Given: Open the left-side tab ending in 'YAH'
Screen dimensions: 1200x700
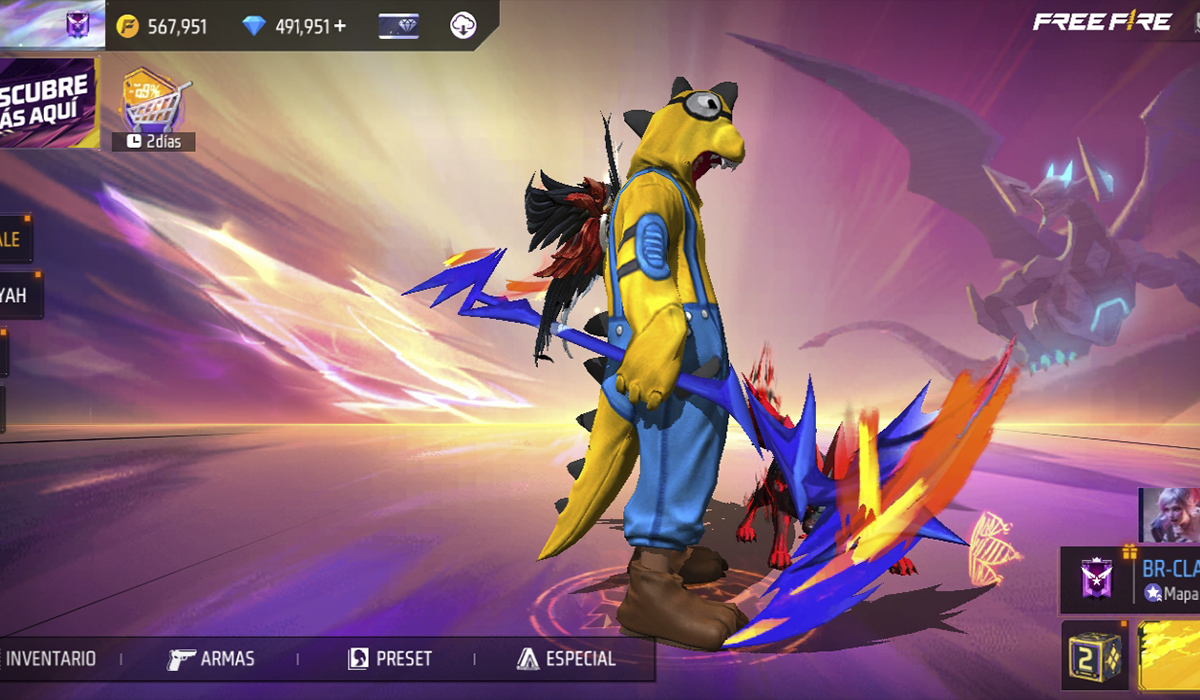Looking at the screenshot, I should [18, 296].
